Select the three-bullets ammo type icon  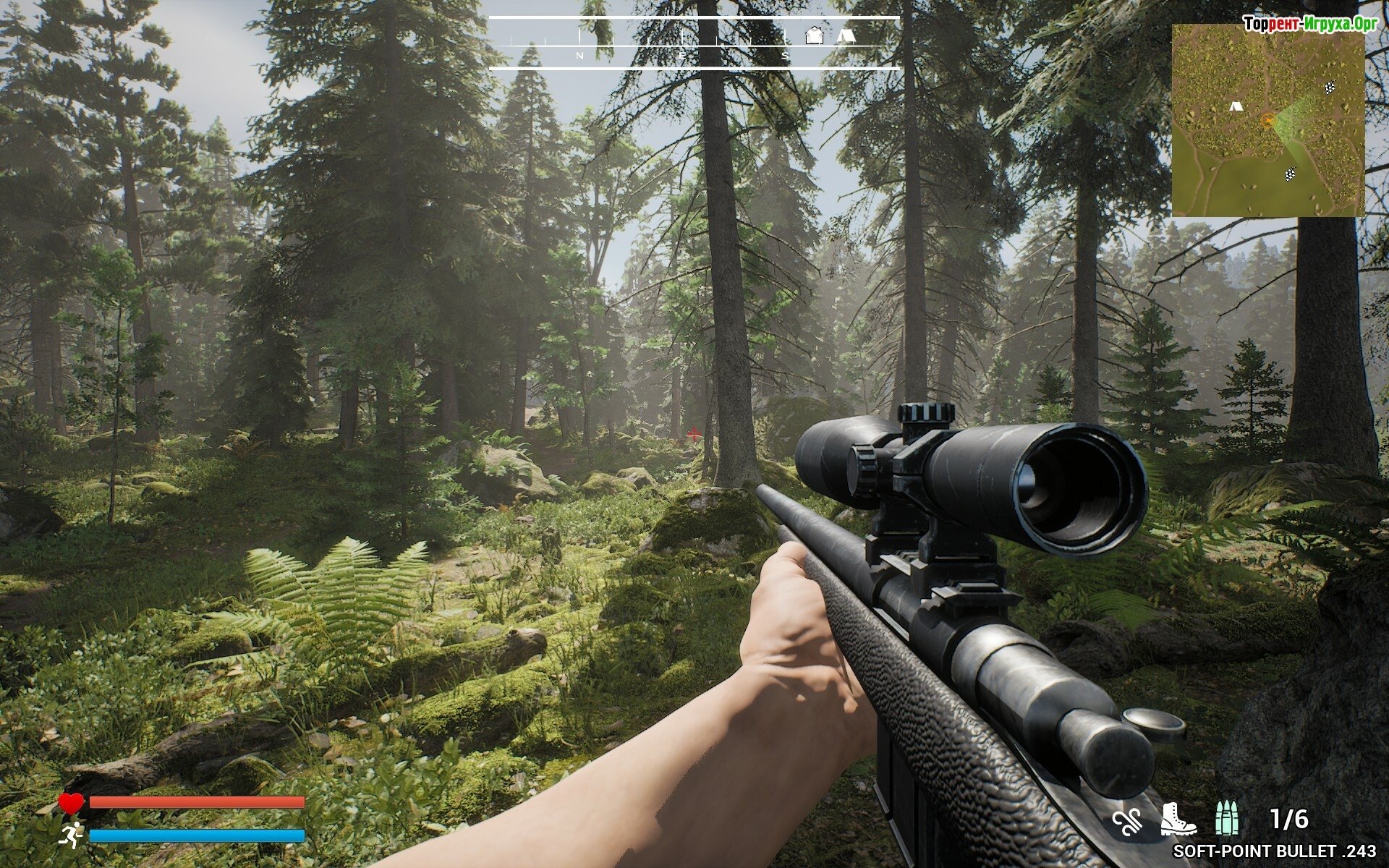click(1227, 819)
